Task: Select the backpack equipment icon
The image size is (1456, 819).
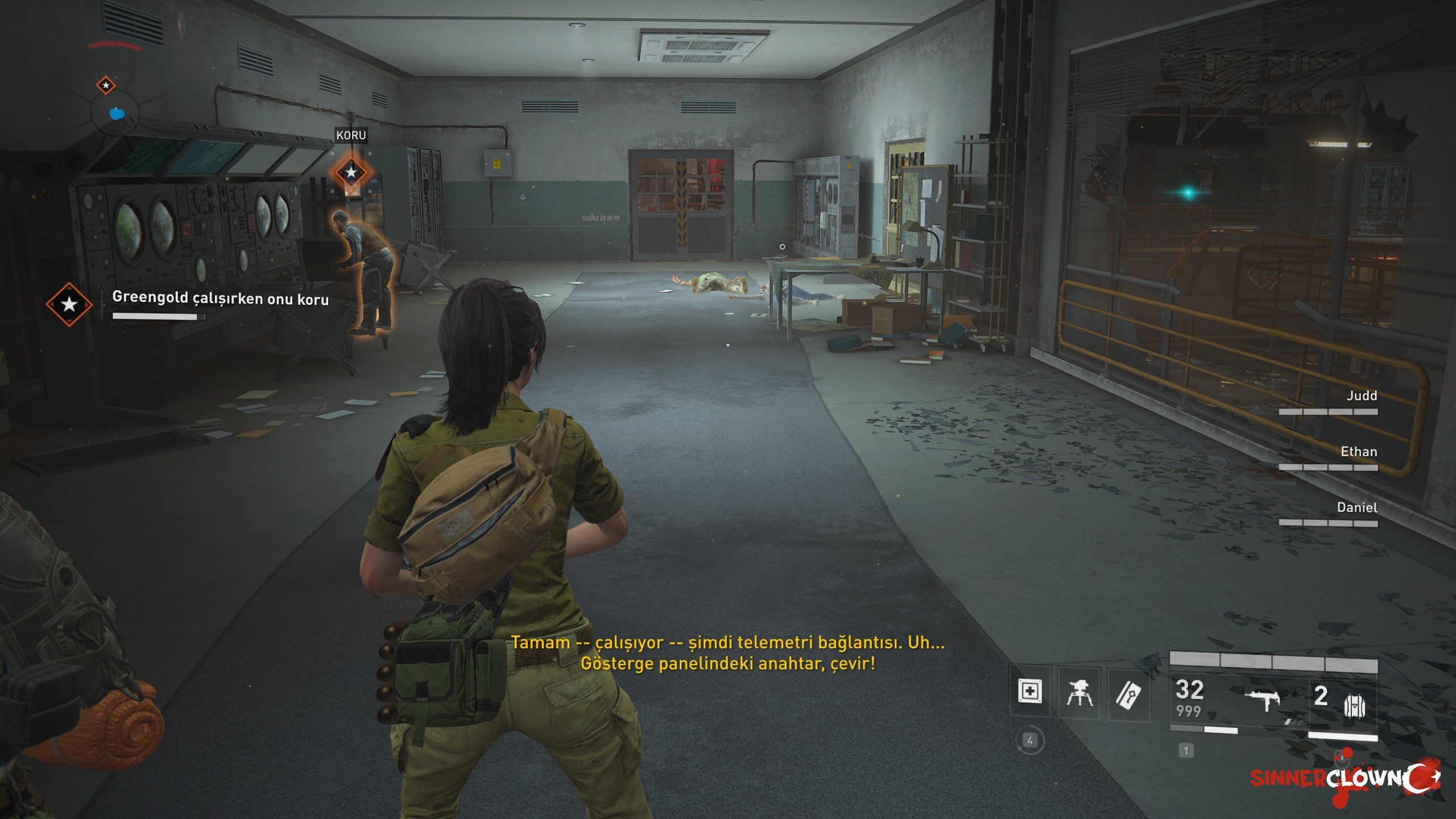Action: point(1354,706)
